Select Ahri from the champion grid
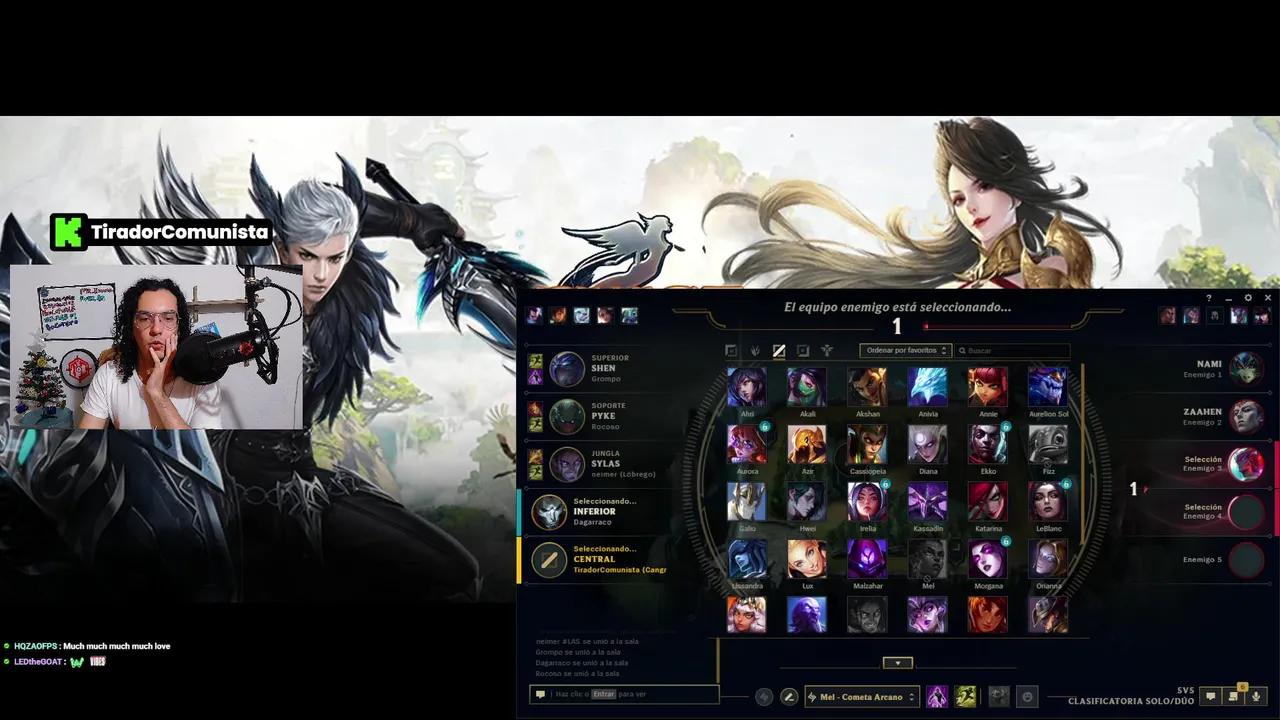This screenshot has width=1280, height=720. coord(747,384)
